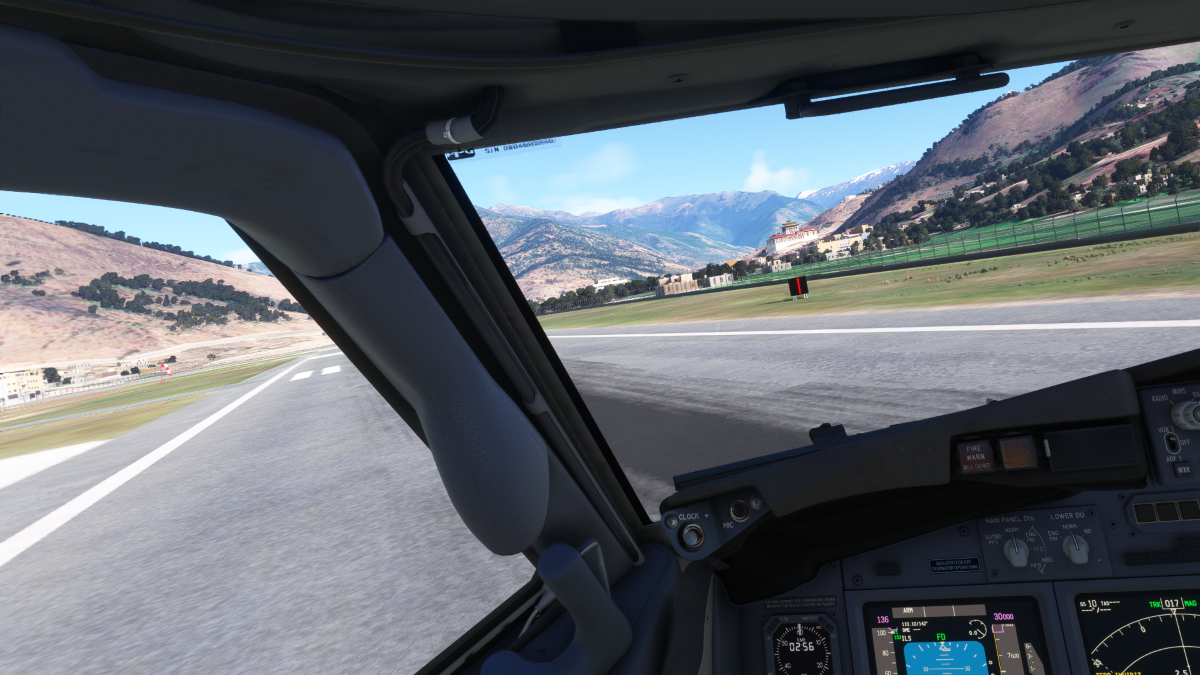Push the CLOCK button on the glareshield
1200x675 pixels.
click(x=692, y=535)
